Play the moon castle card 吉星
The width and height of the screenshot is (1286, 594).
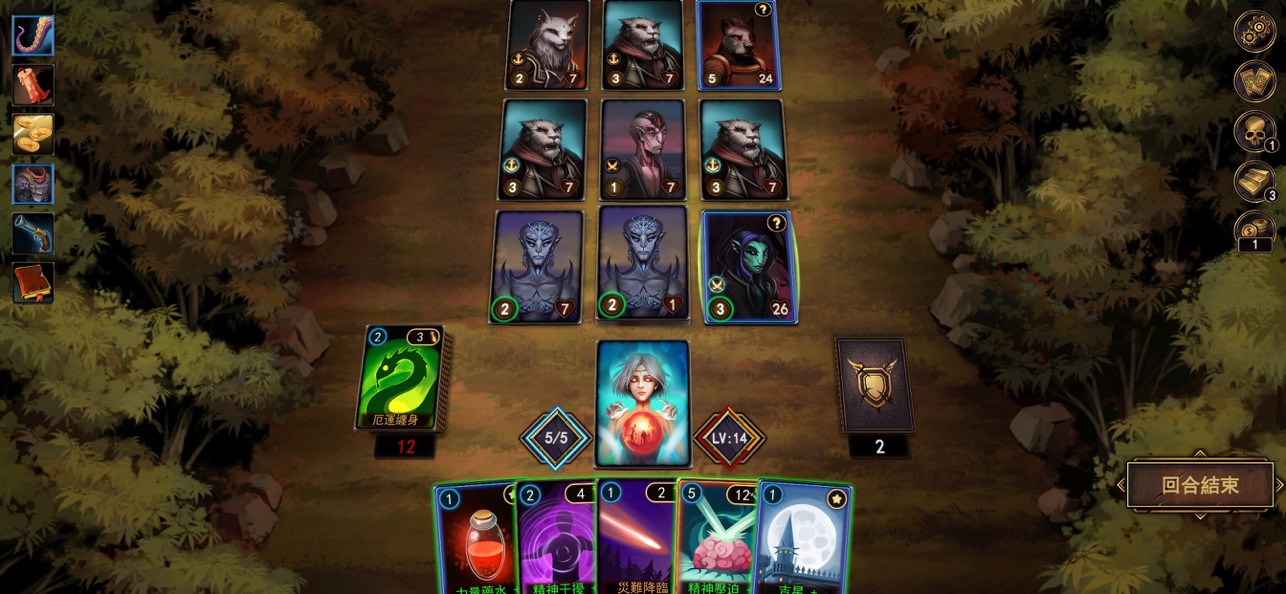click(803, 540)
